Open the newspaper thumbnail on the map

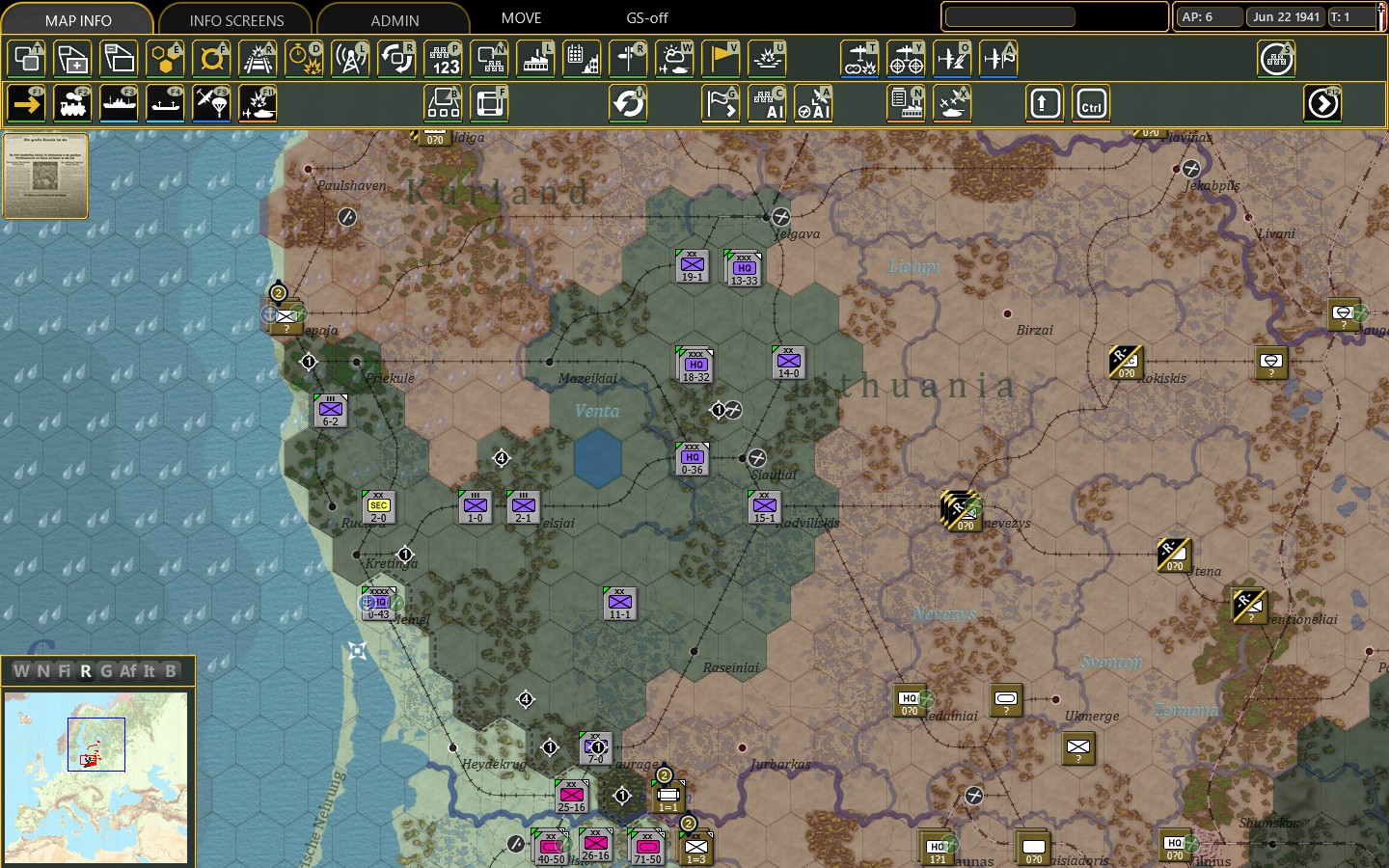coord(45,176)
